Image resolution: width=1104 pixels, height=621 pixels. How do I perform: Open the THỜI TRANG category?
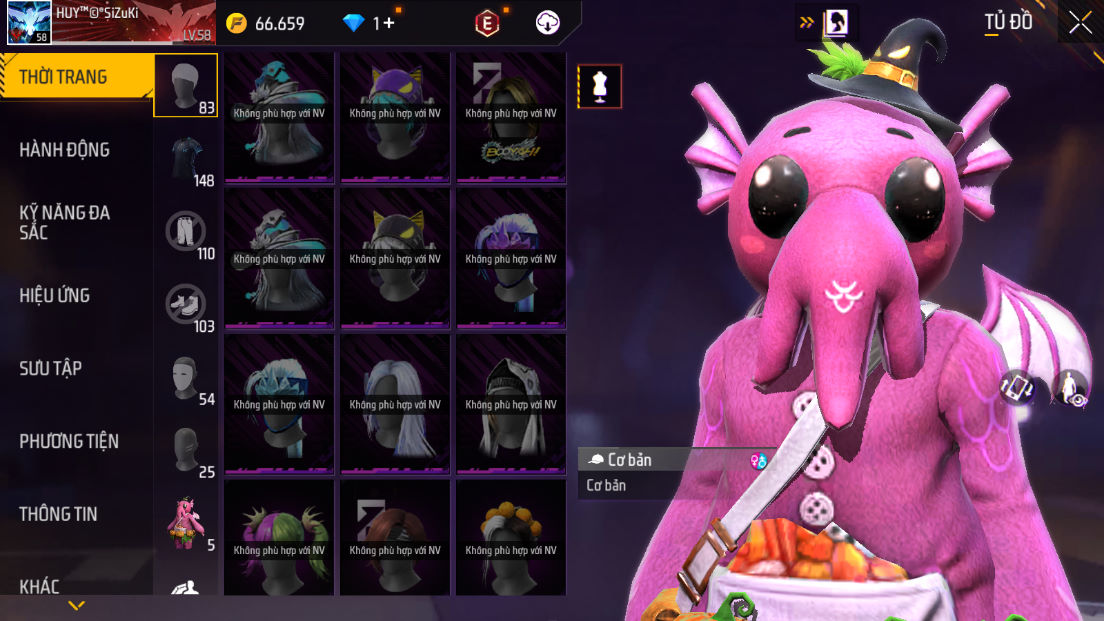pos(64,77)
